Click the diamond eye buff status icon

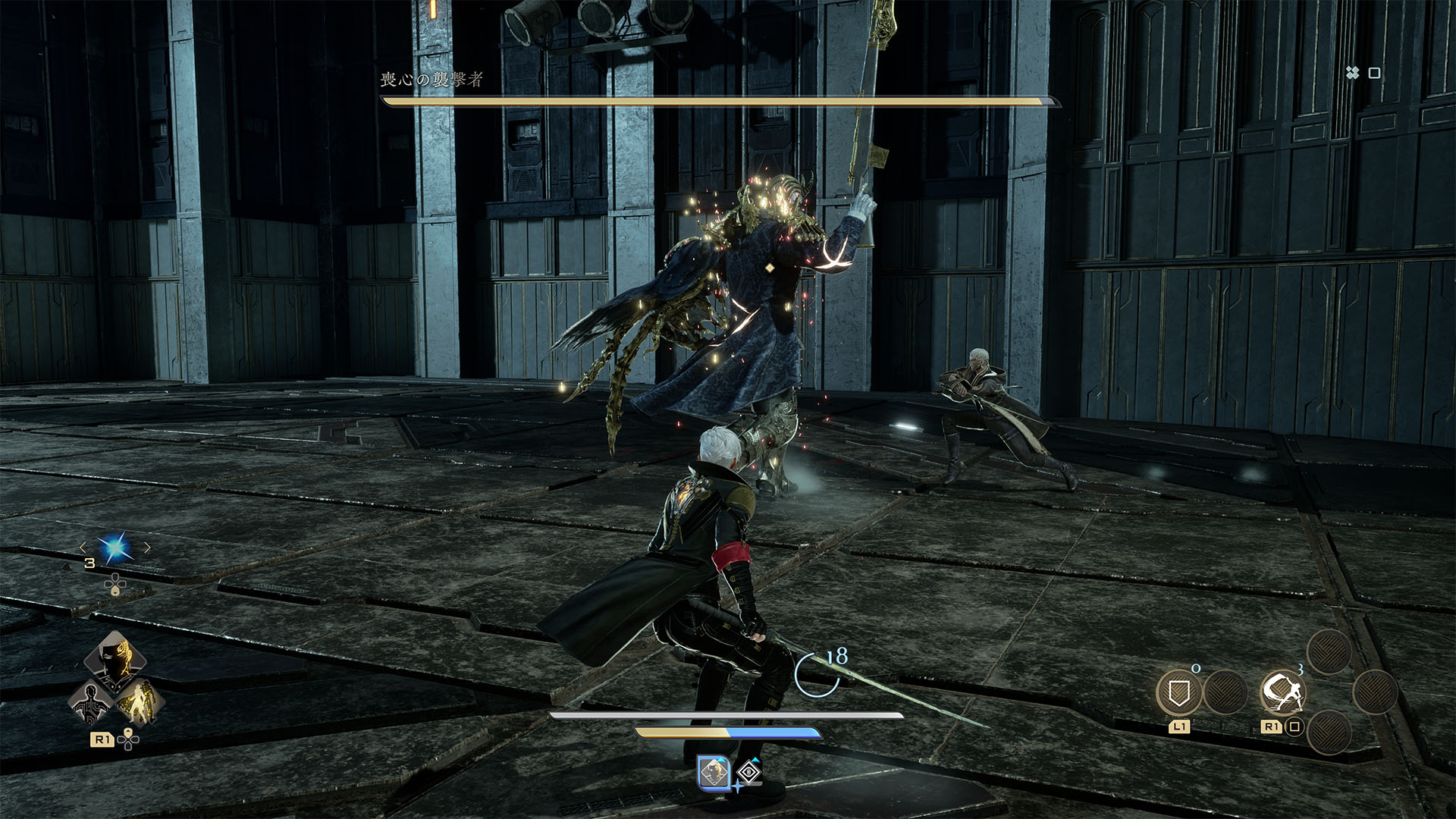[x=748, y=773]
